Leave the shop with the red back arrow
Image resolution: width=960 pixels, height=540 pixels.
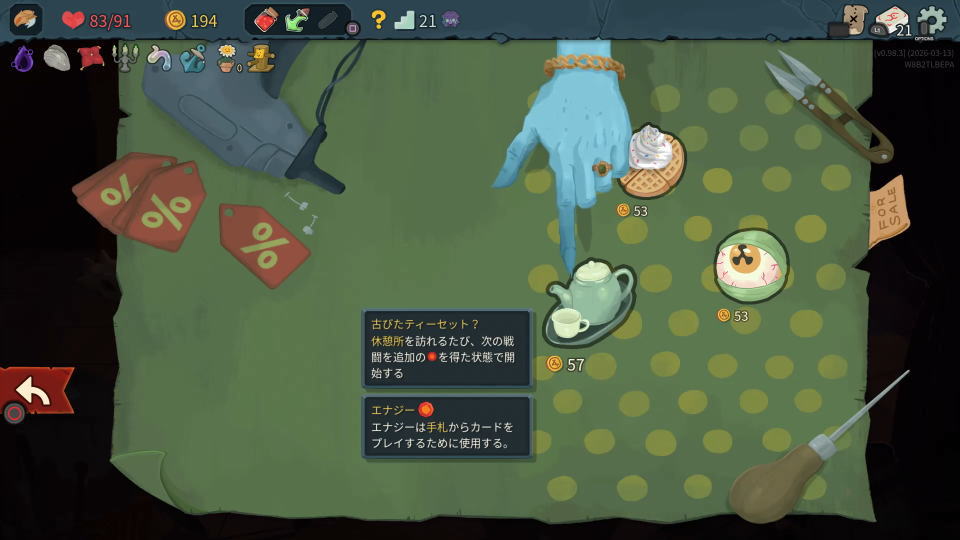(x=35, y=391)
